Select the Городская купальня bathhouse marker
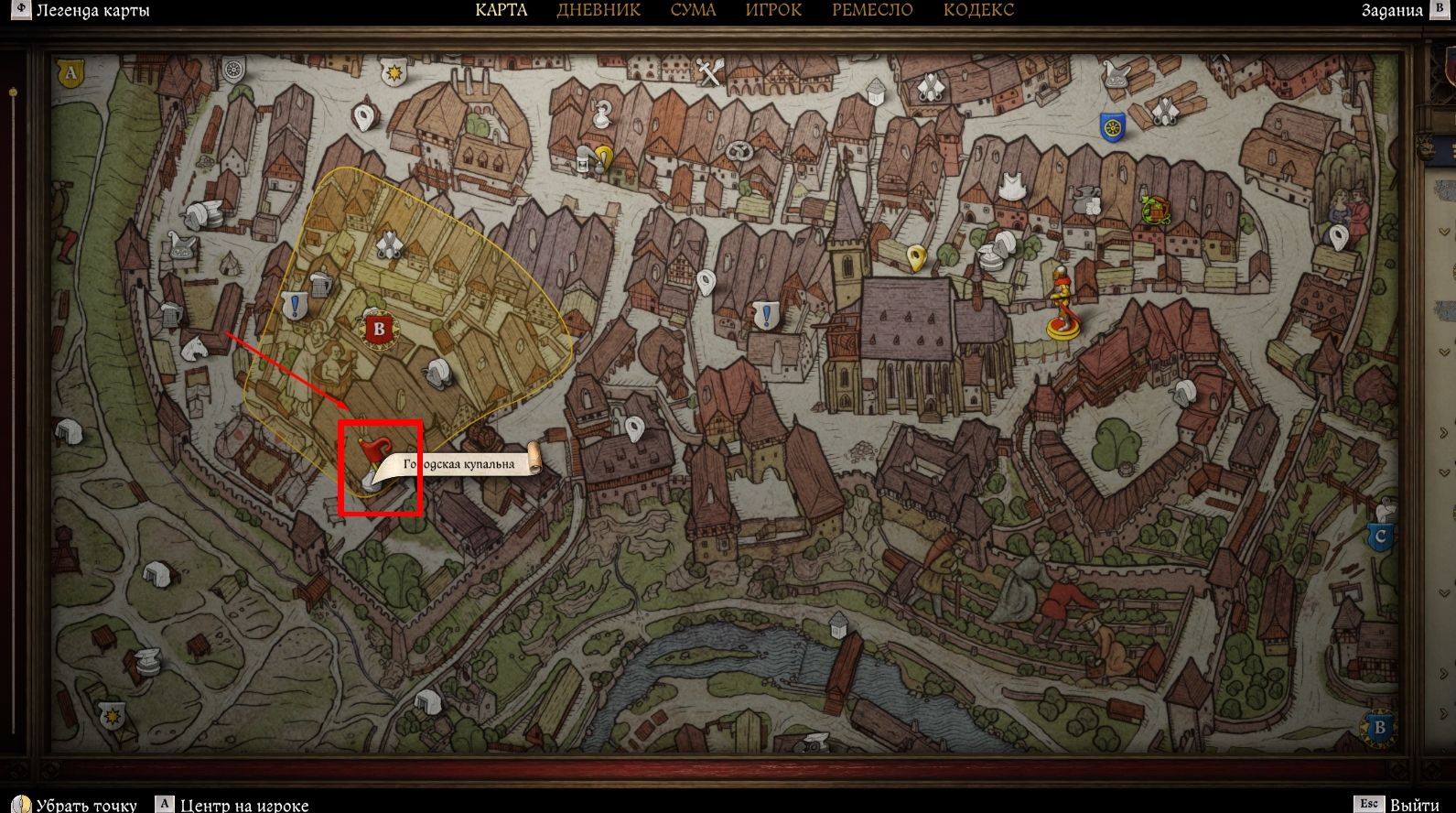 (375, 462)
